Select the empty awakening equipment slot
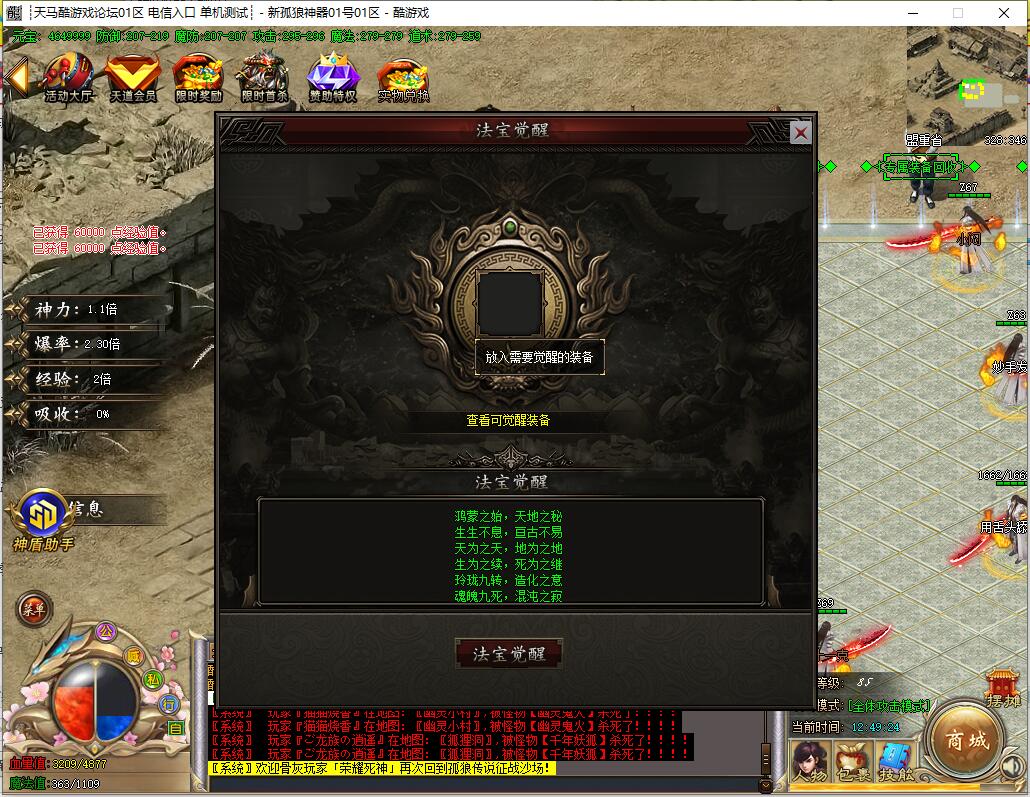 click(x=509, y=302)
